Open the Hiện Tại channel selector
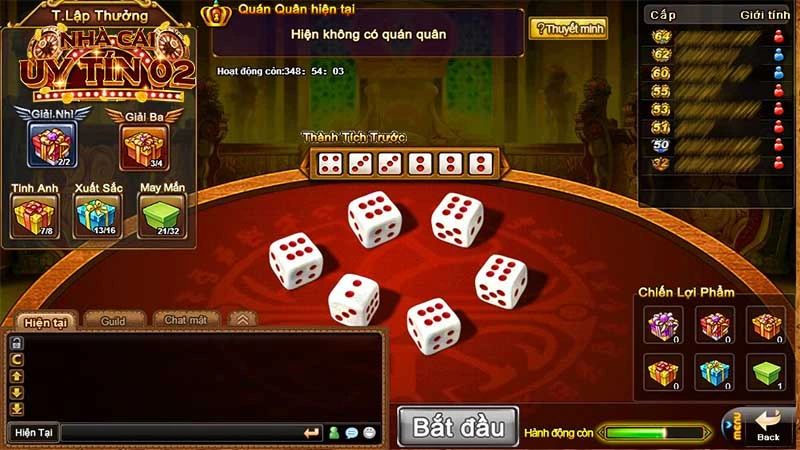The image size is (800, 450). tap(32, 433)
